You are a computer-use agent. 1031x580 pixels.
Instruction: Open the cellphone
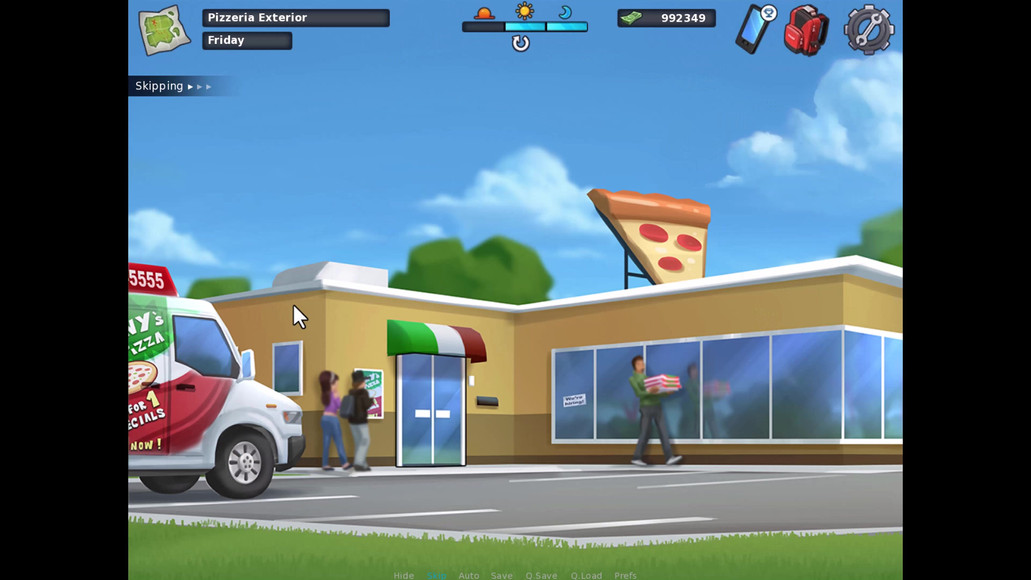coord(755,29)
